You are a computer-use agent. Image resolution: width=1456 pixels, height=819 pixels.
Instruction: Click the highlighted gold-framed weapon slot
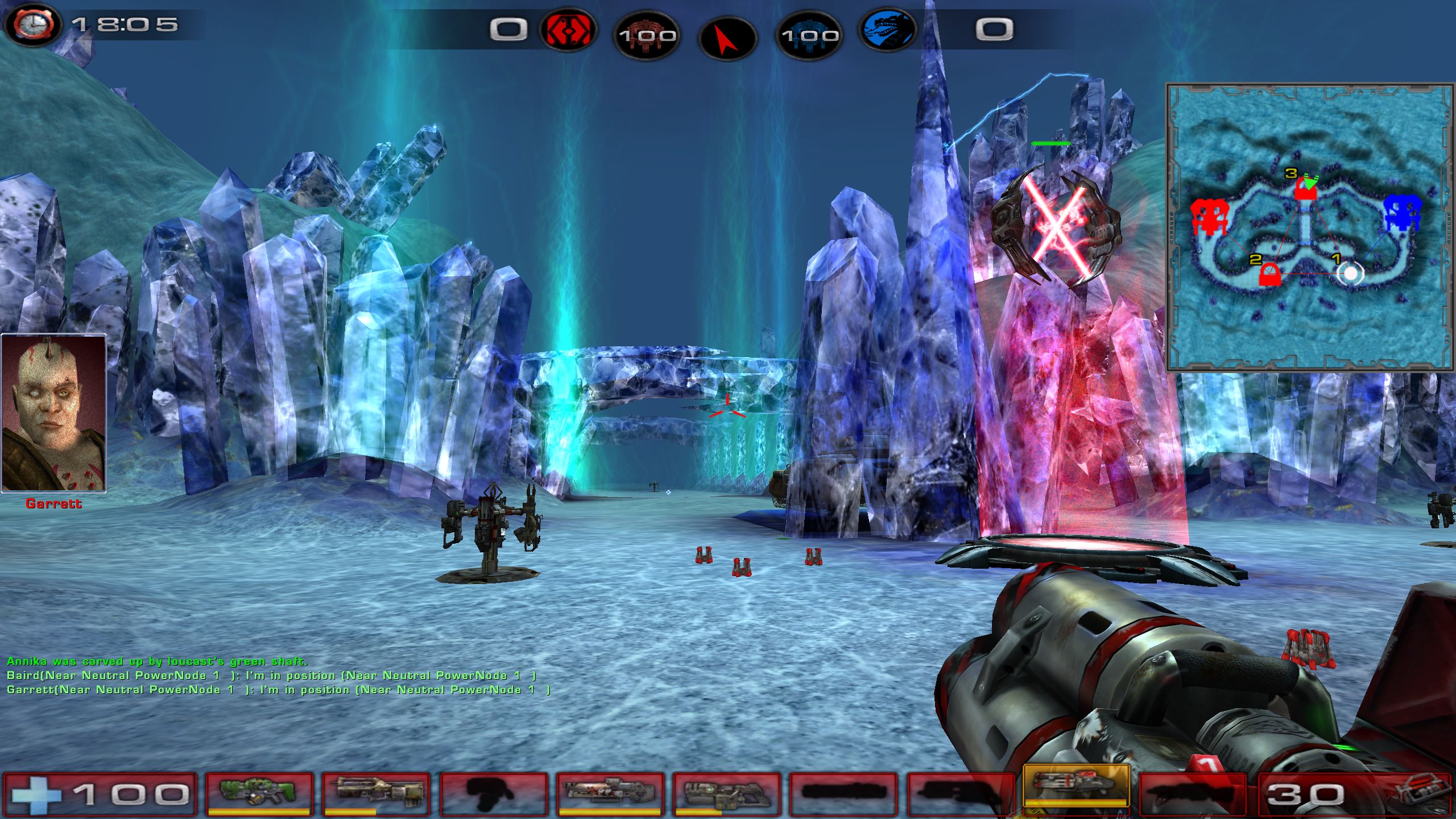point(1076,787)
